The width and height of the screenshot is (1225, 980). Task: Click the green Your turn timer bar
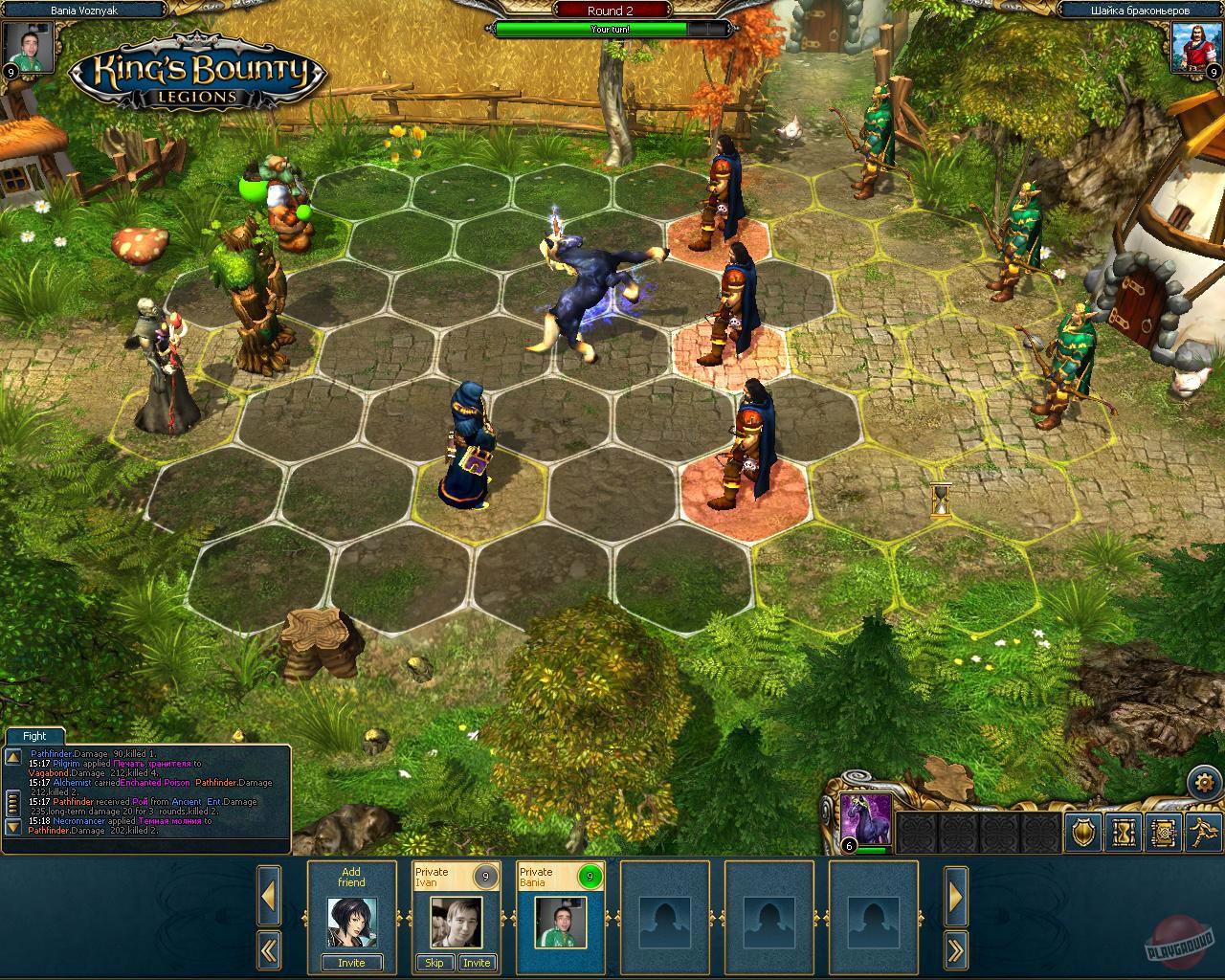[x=610, y=29]
